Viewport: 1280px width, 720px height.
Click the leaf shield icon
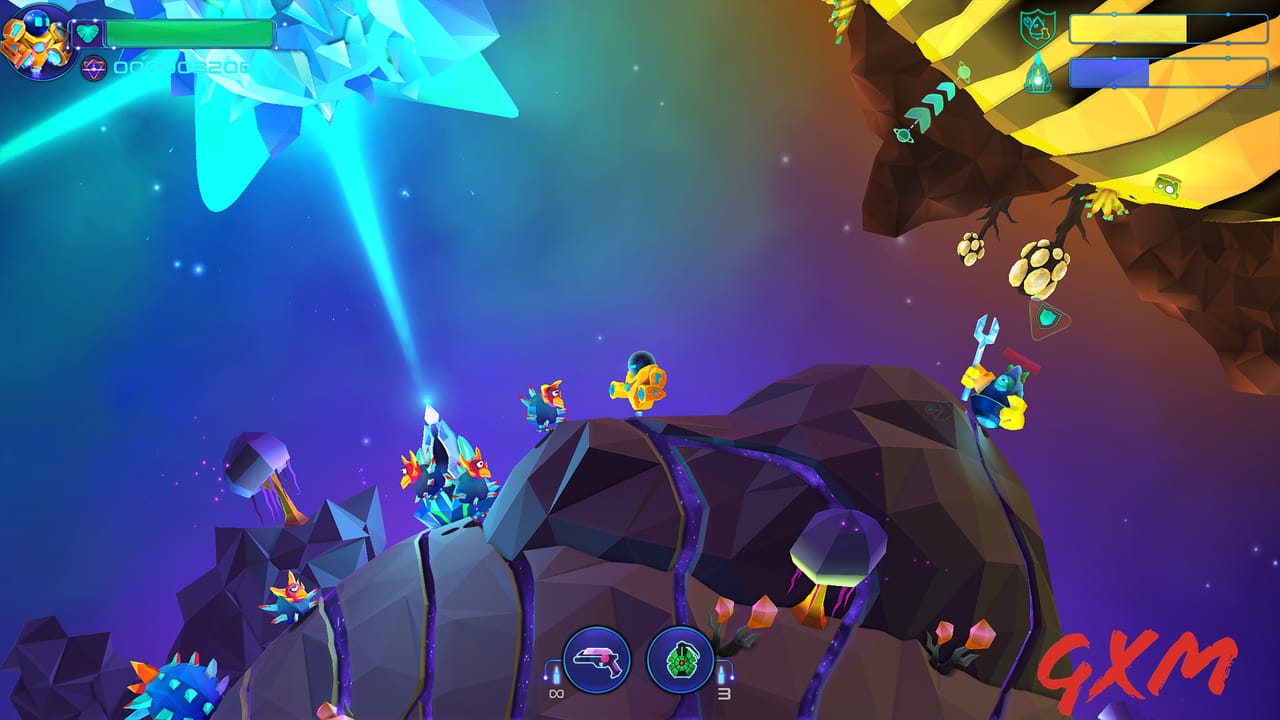1037,28
